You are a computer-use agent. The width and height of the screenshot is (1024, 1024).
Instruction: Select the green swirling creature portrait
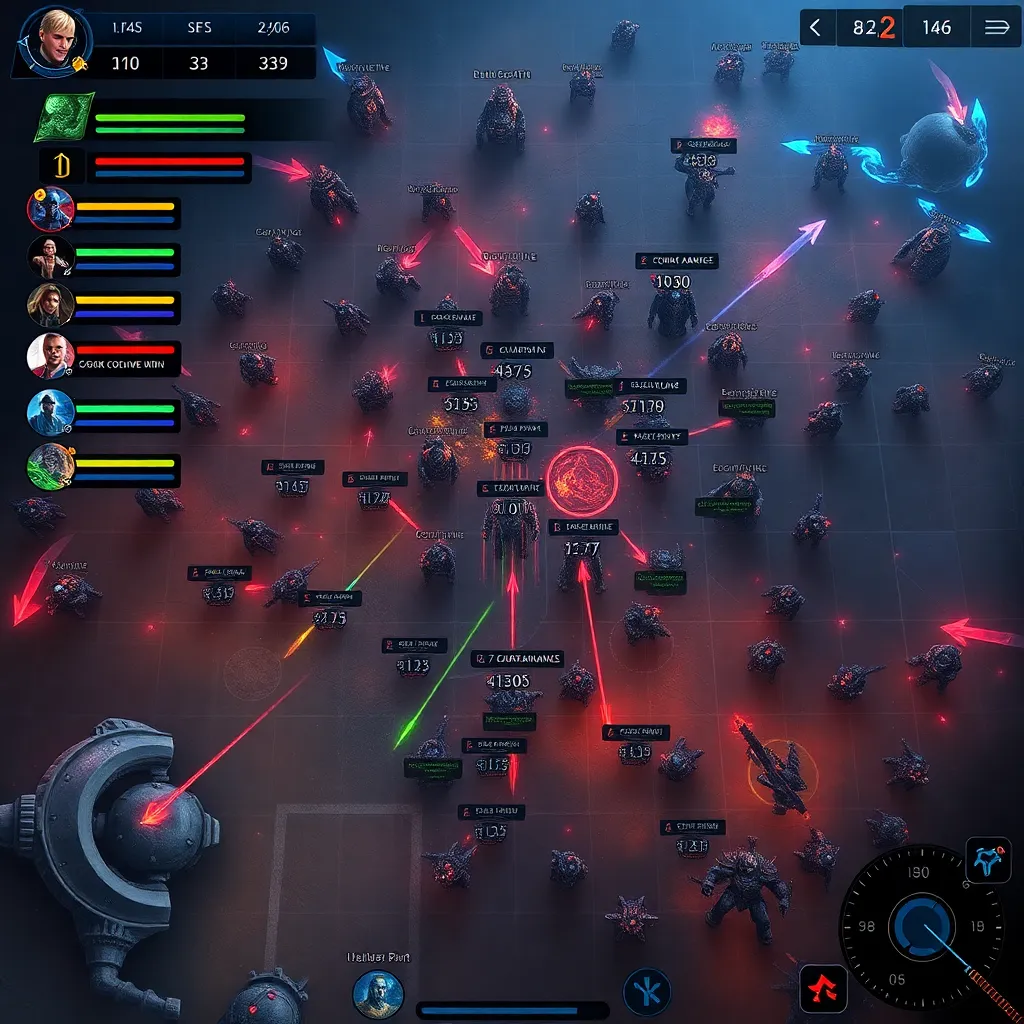(x=50, y=466)
